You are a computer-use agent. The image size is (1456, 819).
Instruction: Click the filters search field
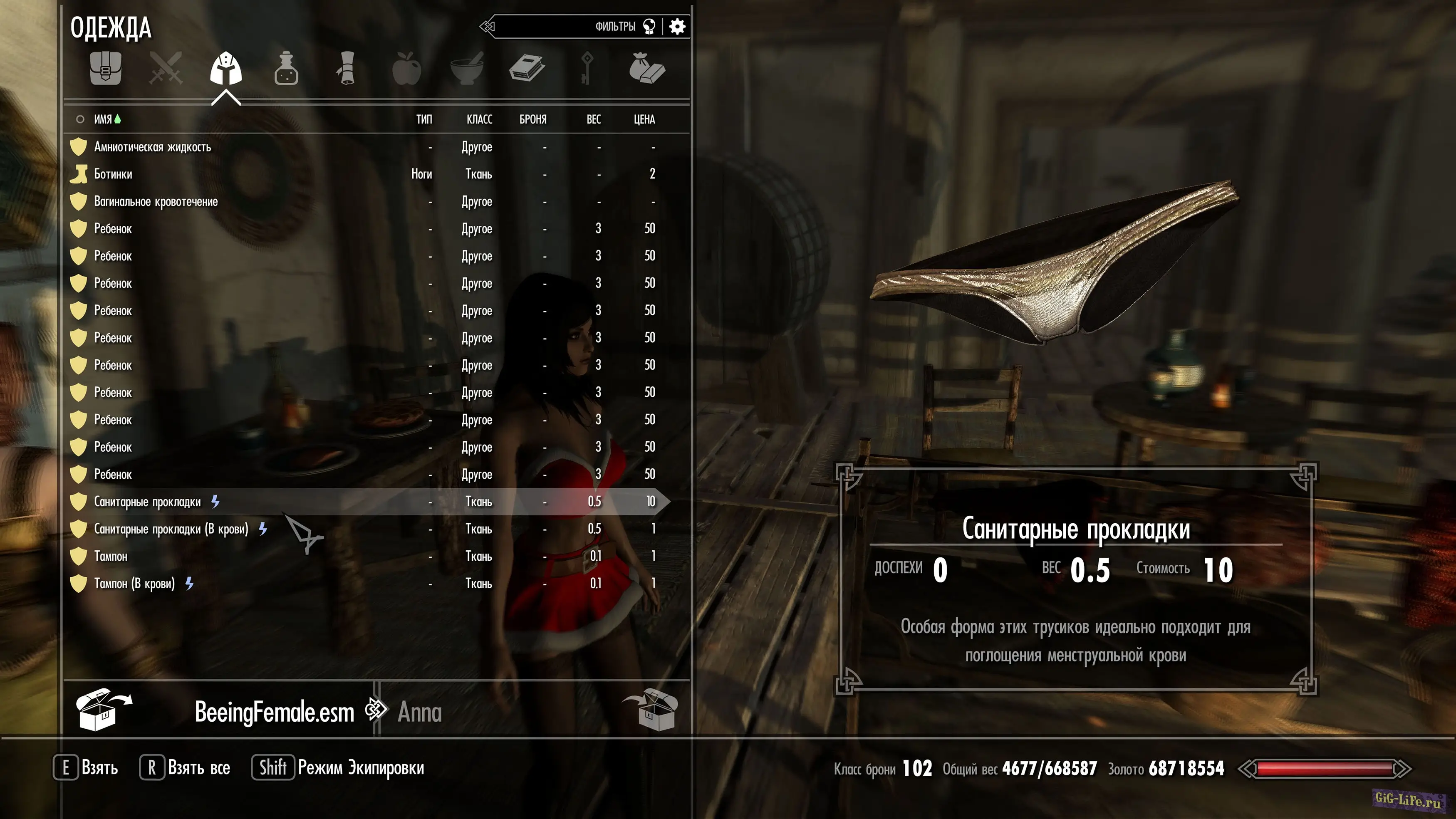565,27
